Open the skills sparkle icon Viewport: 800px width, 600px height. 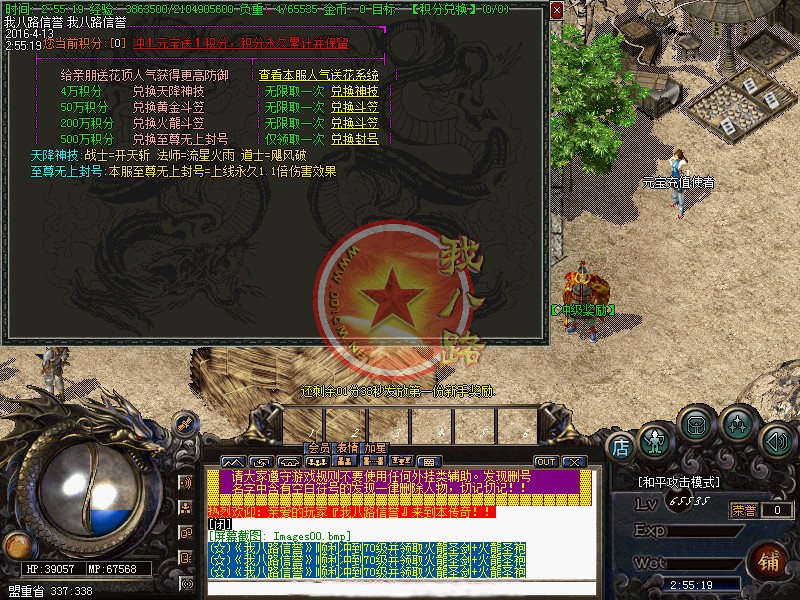737,426
